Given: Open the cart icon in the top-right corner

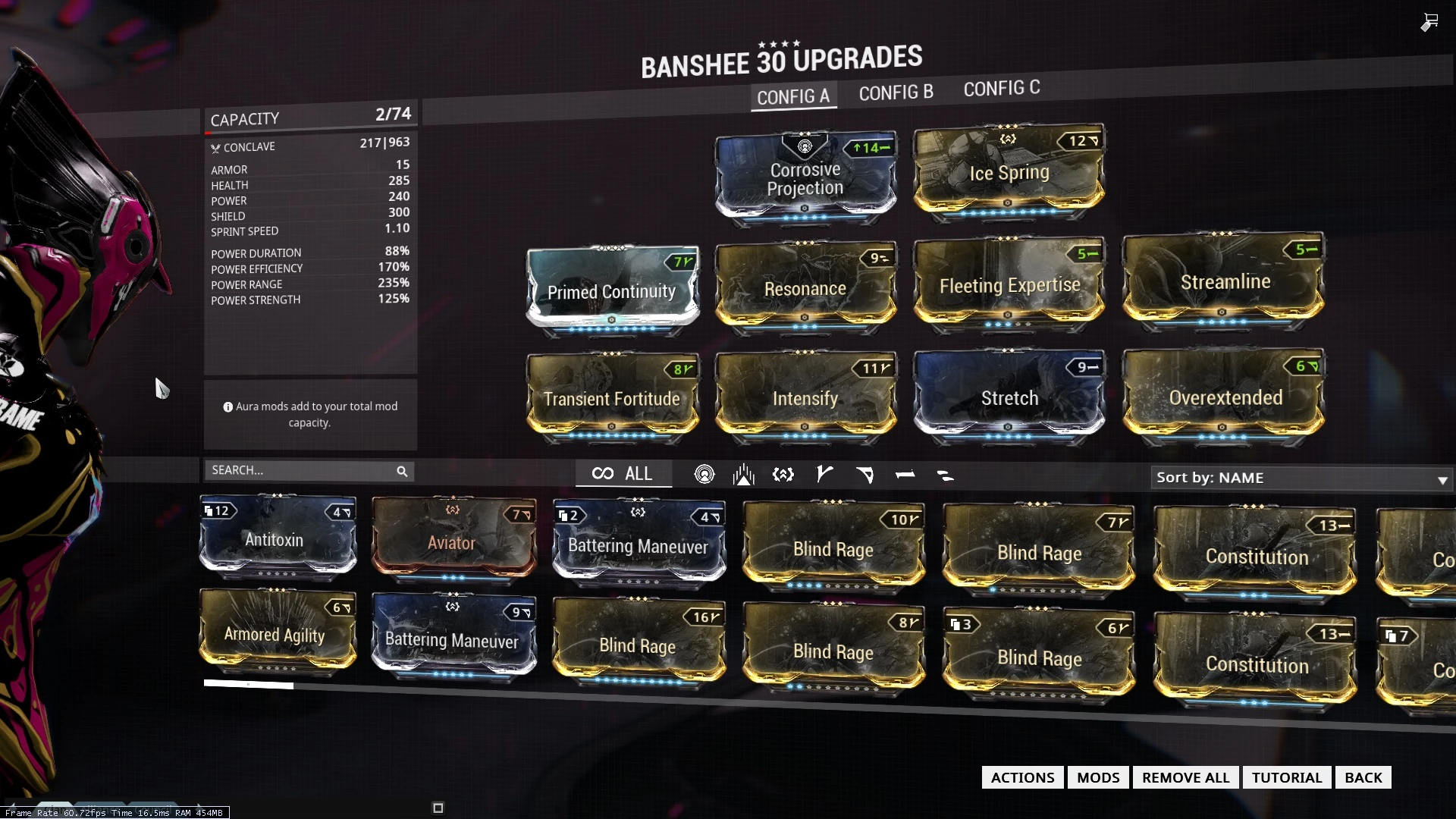Looking at the screenshot, I should click(1429, 22).
